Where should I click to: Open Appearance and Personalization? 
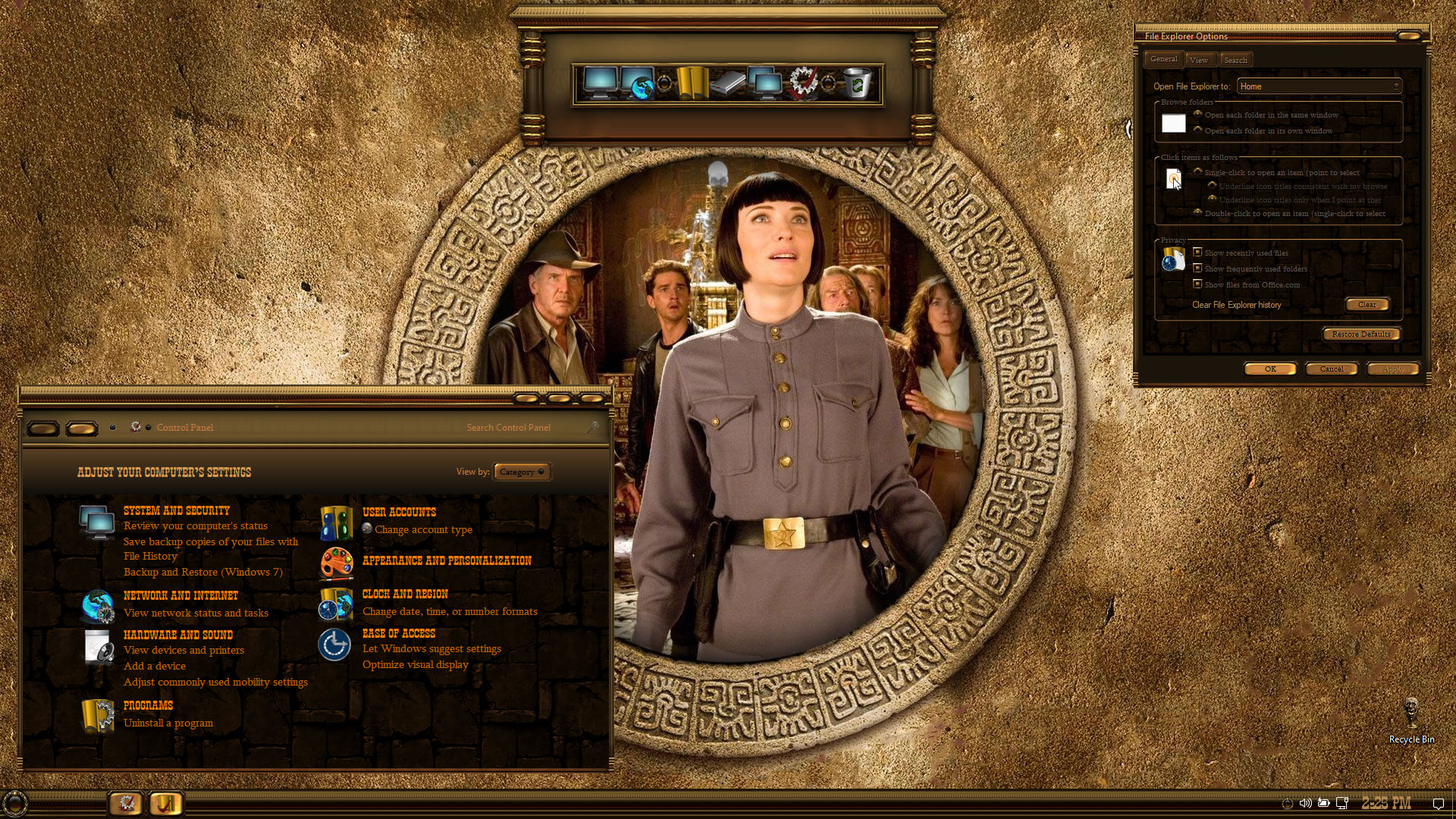447,561
